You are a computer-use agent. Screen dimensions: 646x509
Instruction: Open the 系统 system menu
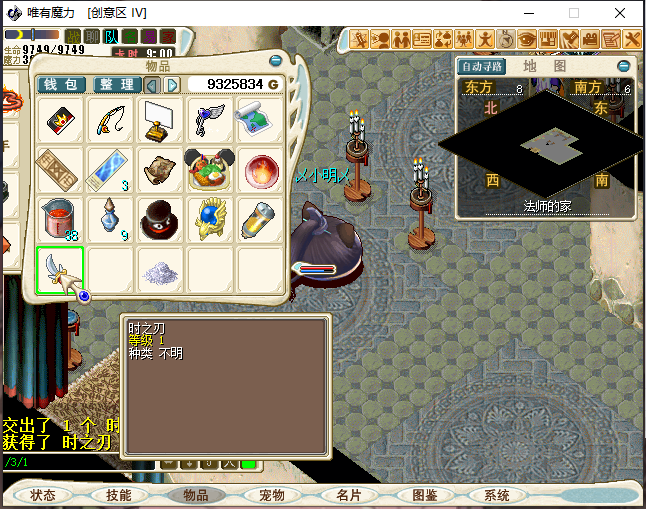497,495
